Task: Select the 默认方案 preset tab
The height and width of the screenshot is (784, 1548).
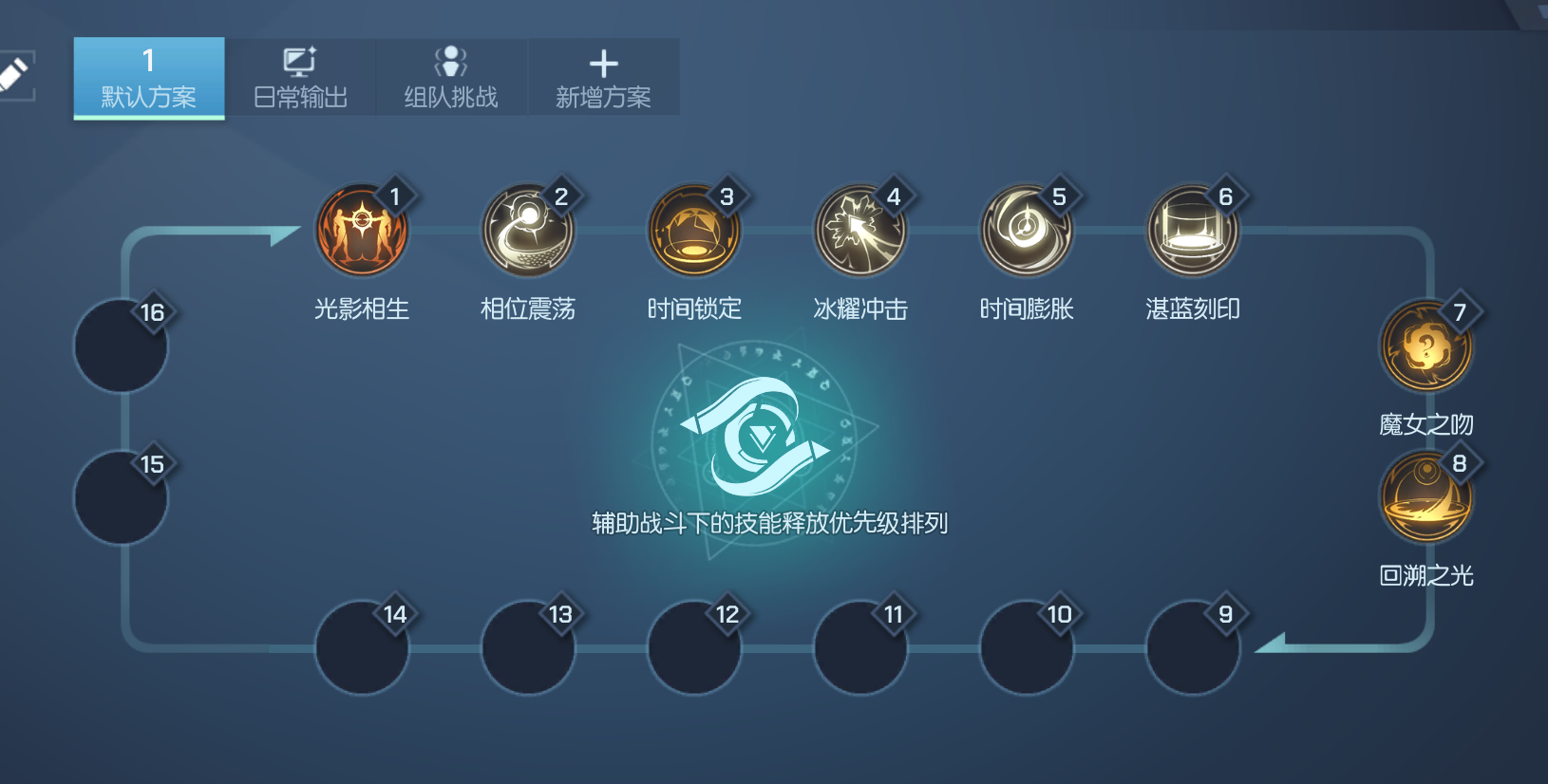Action: point(149,78)
